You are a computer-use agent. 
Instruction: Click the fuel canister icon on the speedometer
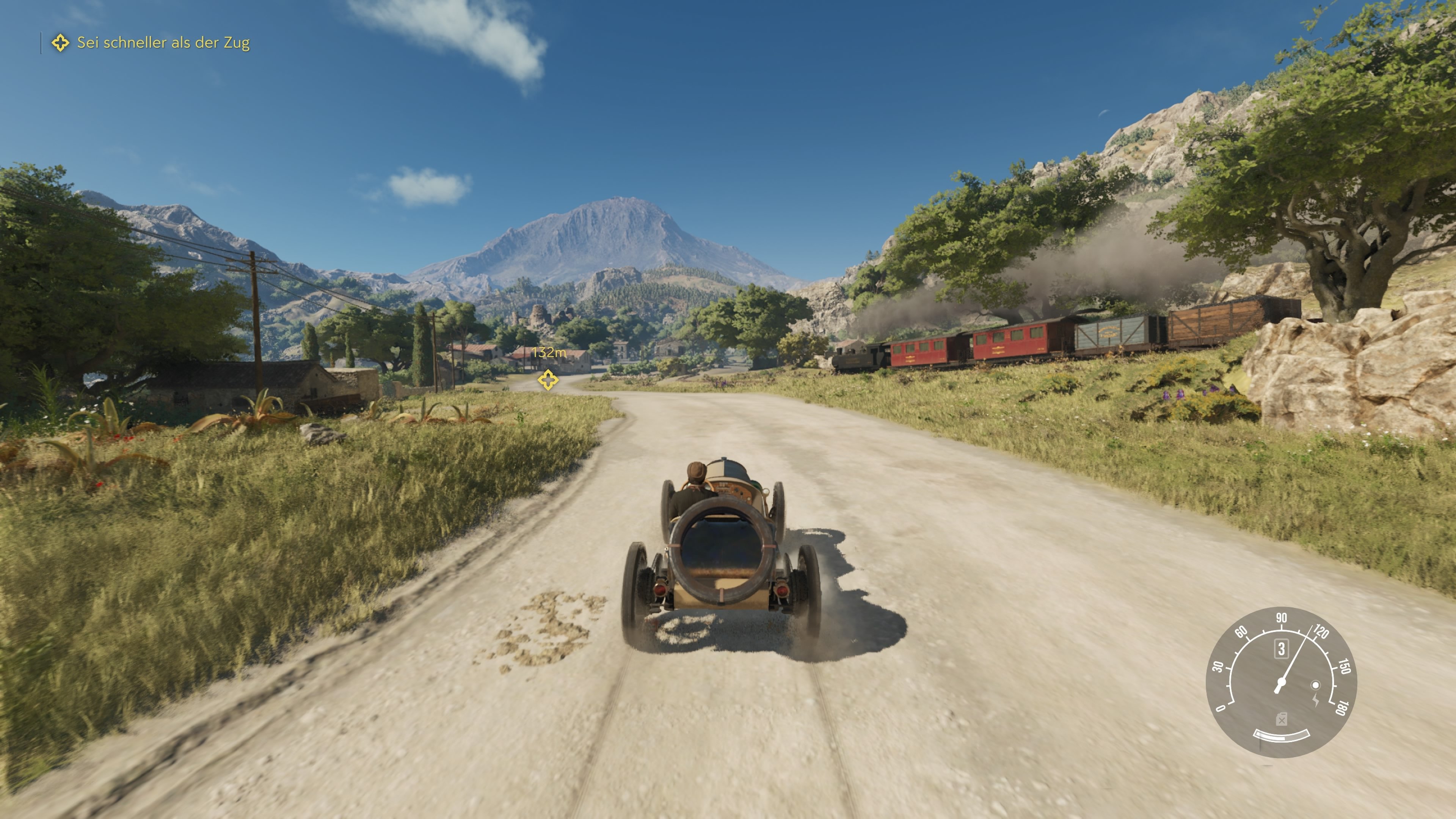(x=1281, y=720)
